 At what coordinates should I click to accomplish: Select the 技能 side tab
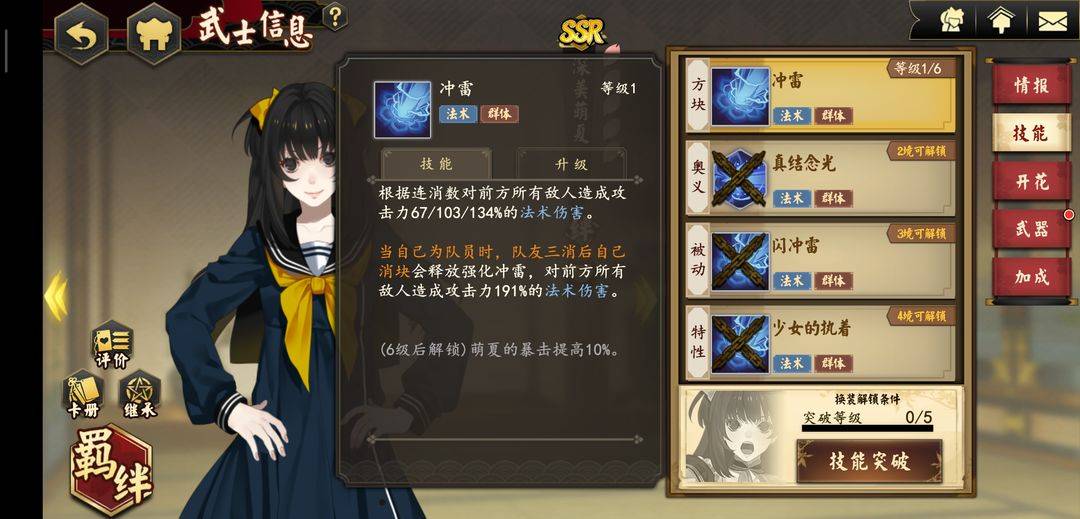tap(1030, 133)
